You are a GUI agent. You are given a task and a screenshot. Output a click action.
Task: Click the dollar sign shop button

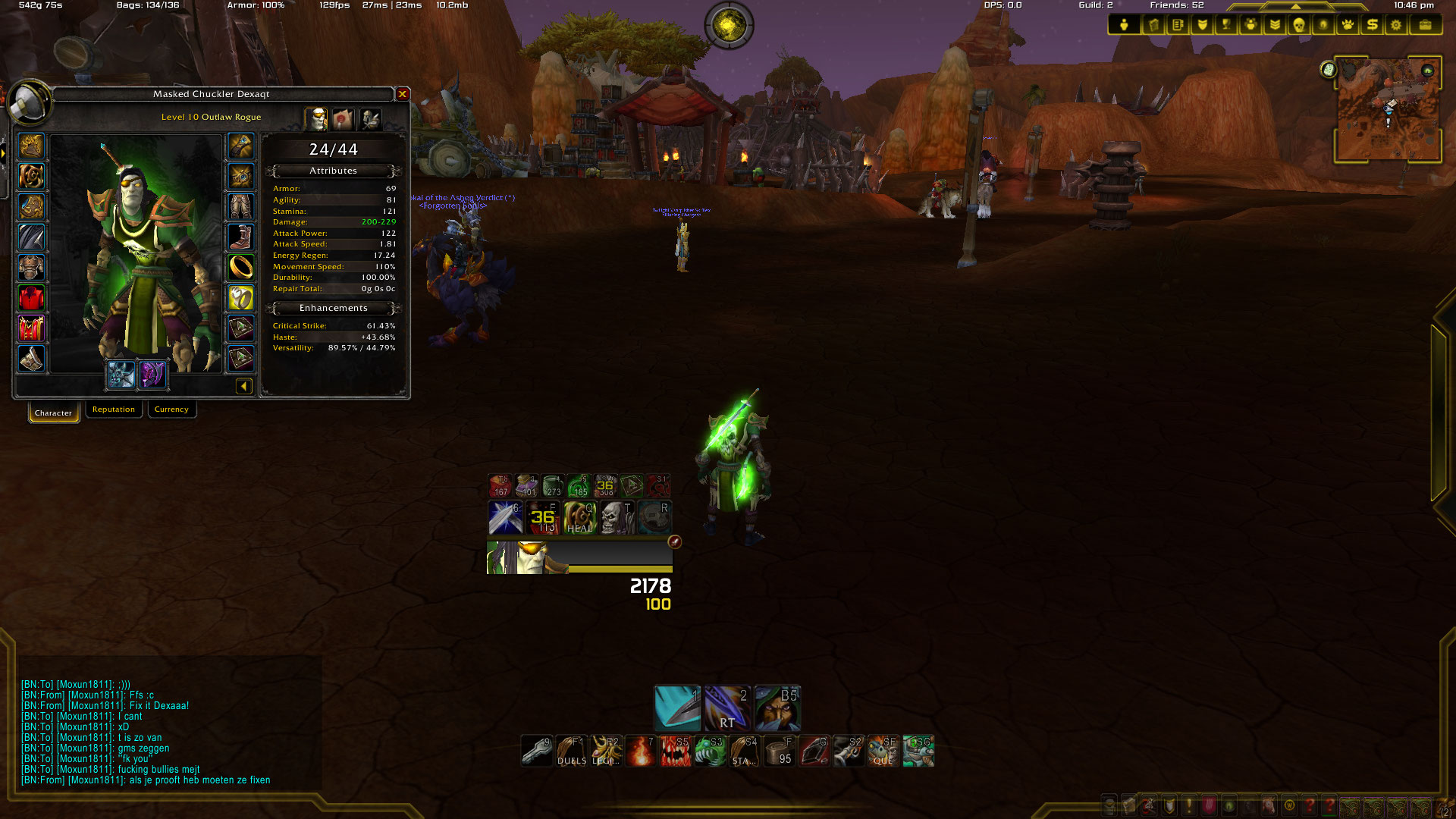point(1372,25)
